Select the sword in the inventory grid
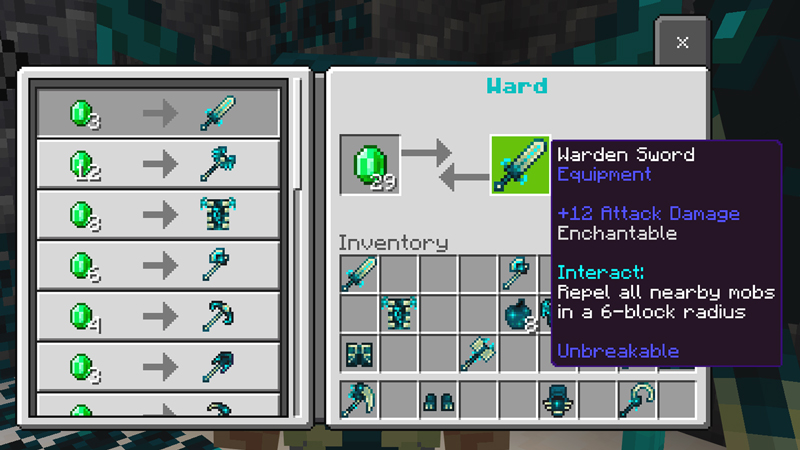This screenshot has width=800, height=450. point(359,274)
